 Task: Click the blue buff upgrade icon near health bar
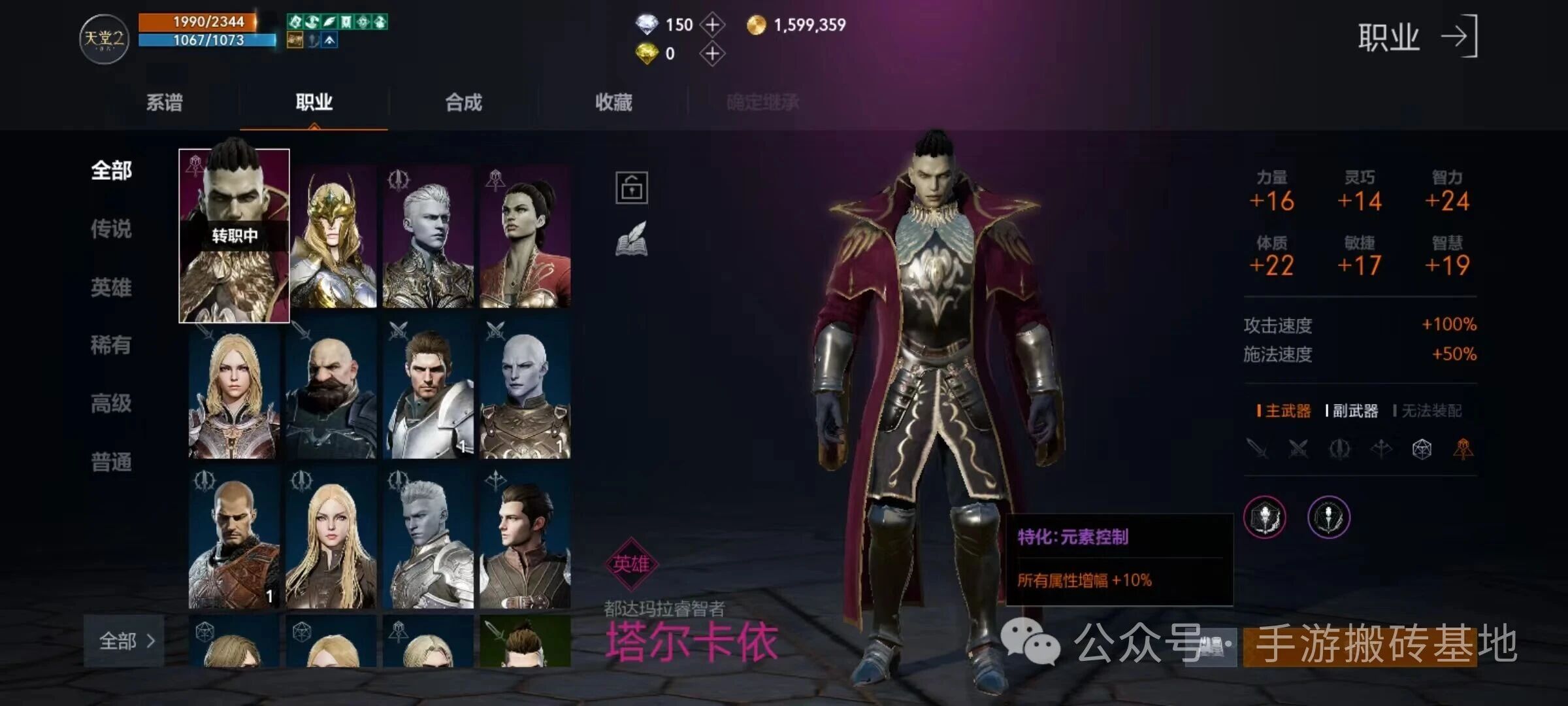[x=329, y=40]
